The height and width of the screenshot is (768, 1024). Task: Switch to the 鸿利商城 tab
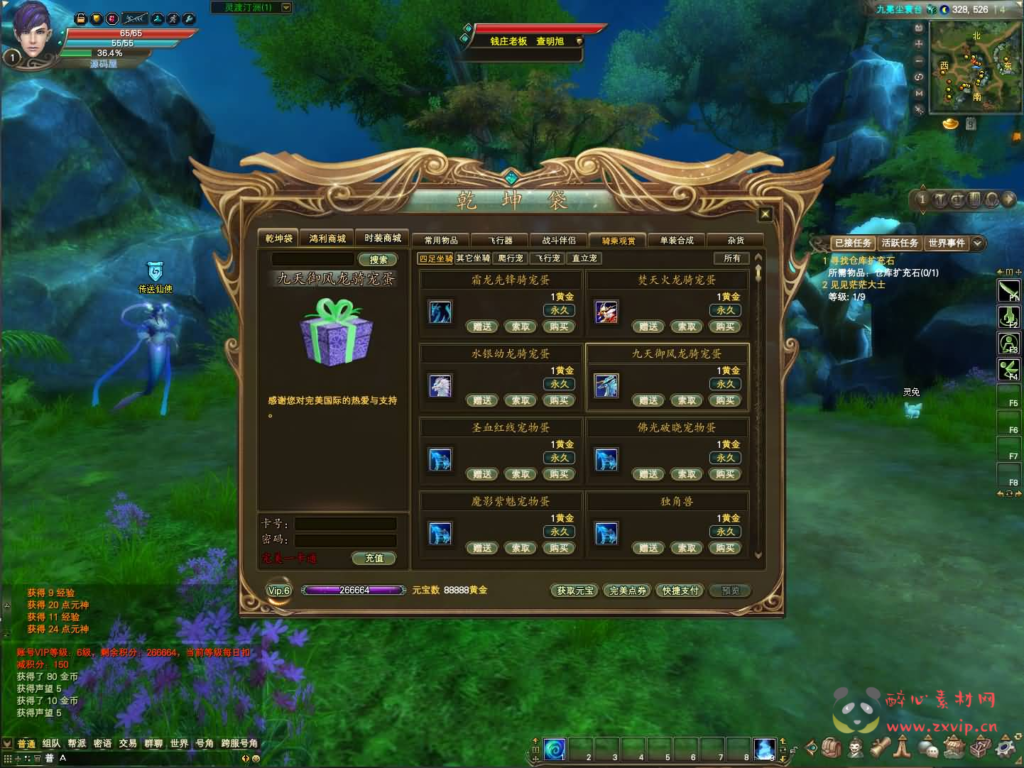click(329, 238)
